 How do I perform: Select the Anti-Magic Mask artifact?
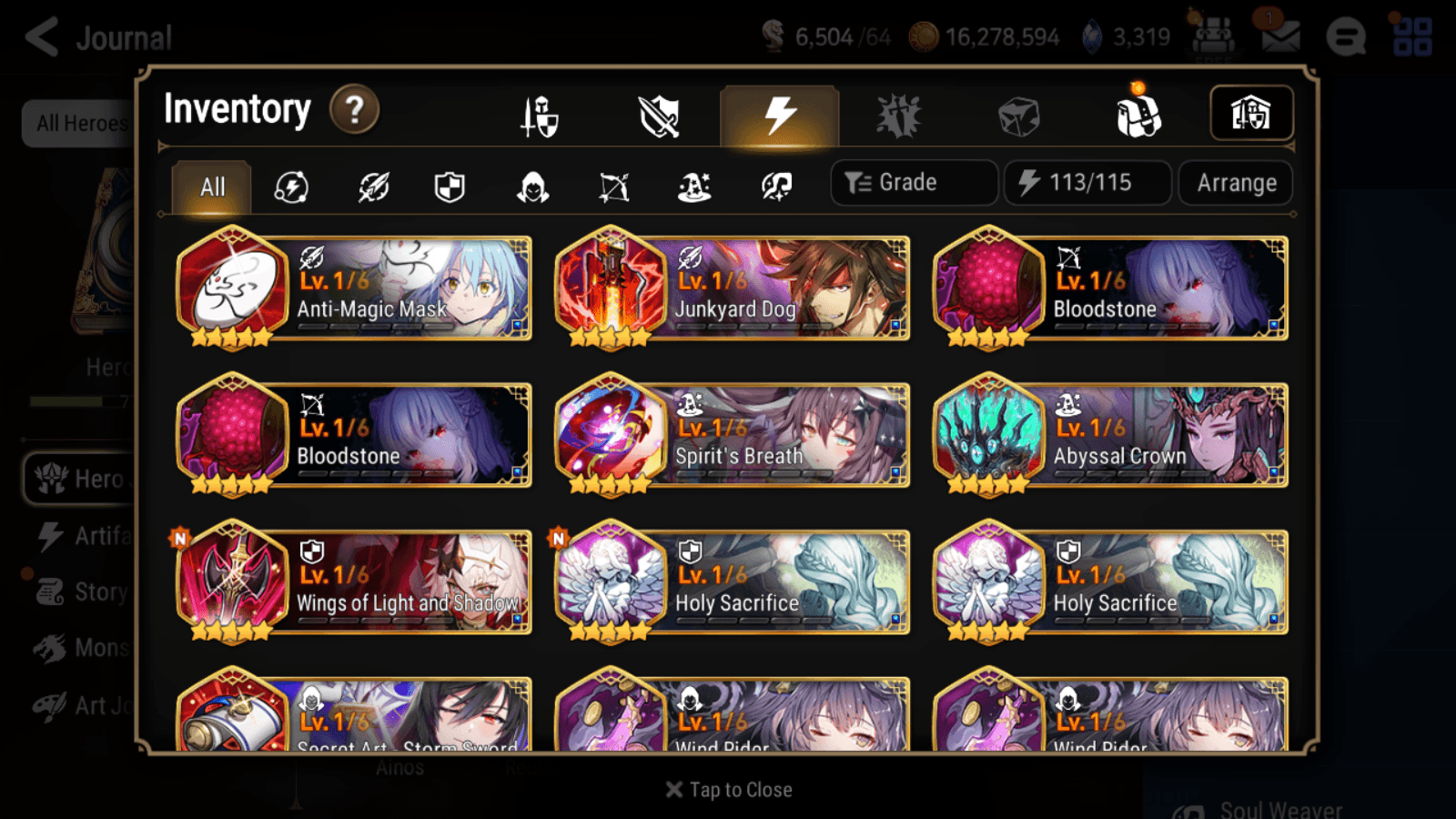coord(353,288)
